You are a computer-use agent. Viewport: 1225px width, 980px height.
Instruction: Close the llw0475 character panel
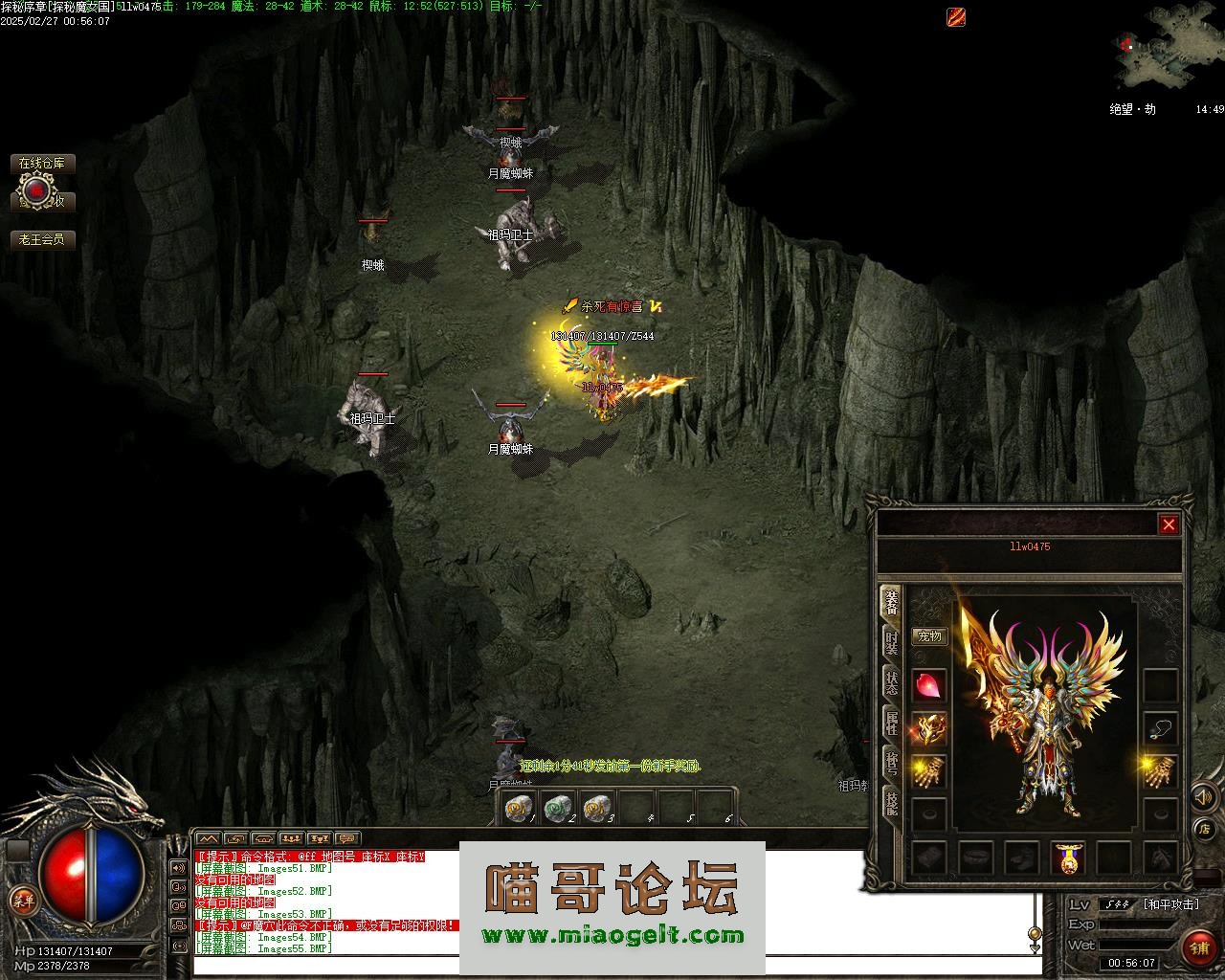1169,524
